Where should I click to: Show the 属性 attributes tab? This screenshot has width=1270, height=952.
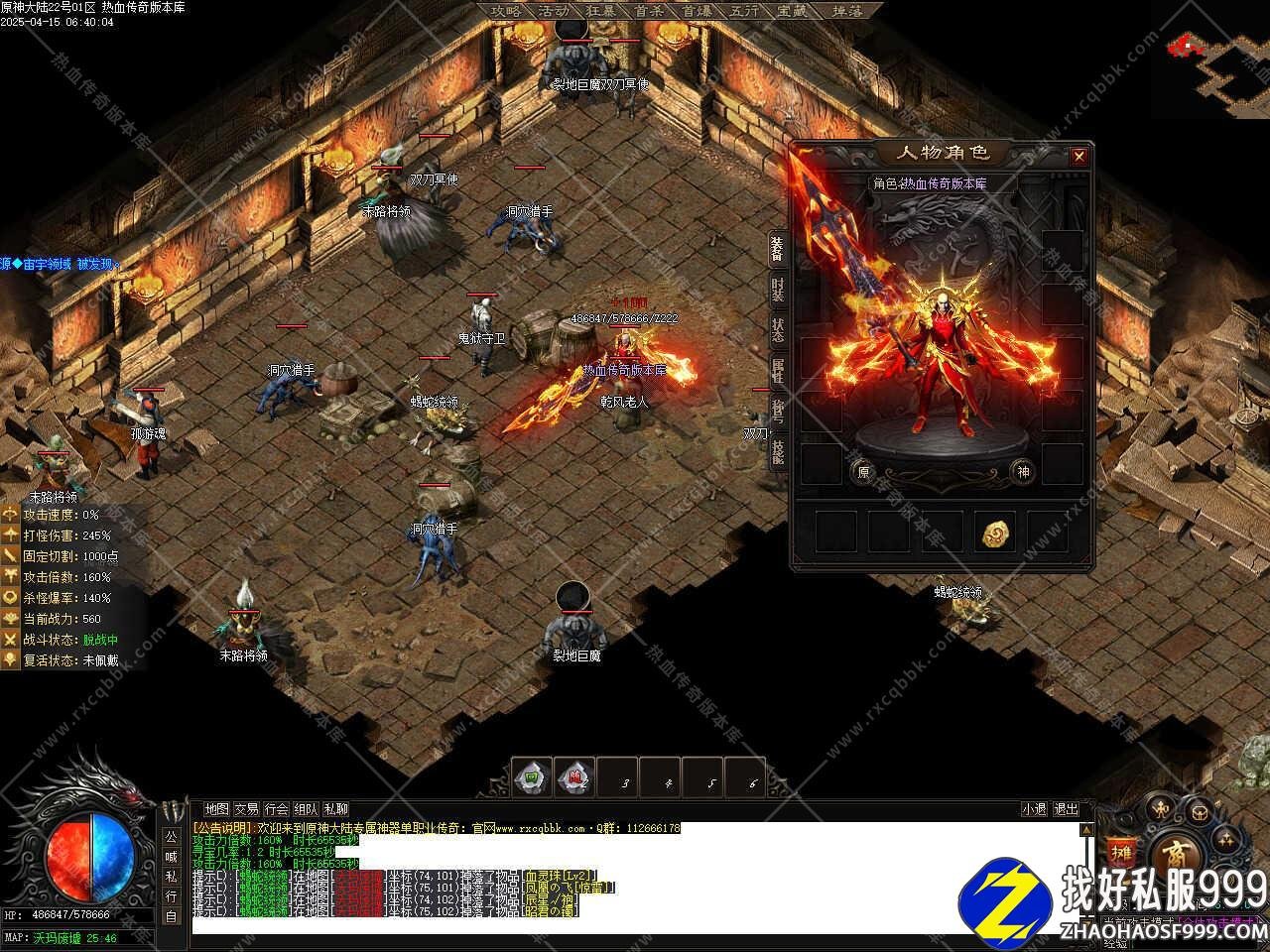point(778,371)
